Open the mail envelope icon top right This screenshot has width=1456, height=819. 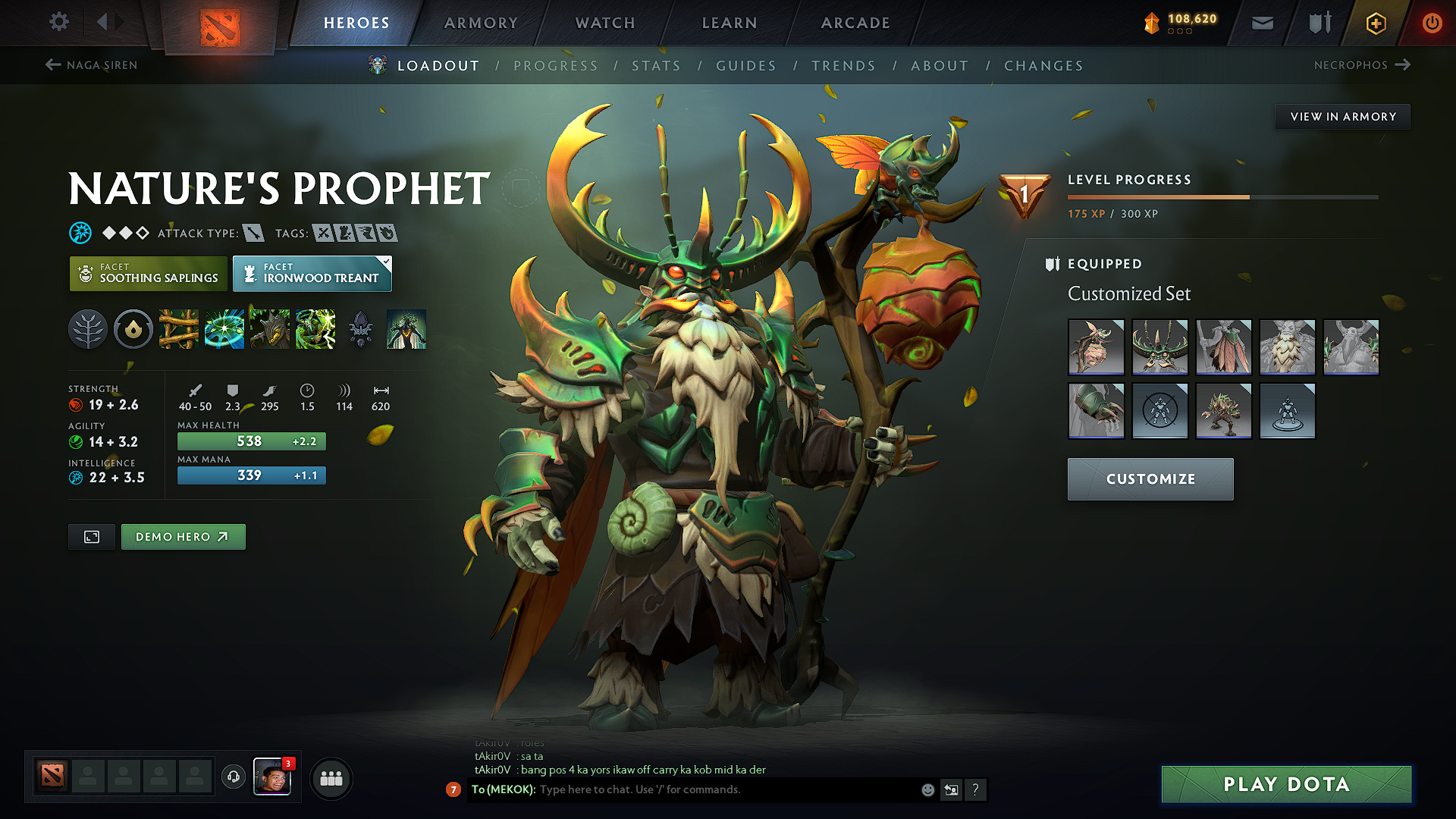coord(1262,23)
